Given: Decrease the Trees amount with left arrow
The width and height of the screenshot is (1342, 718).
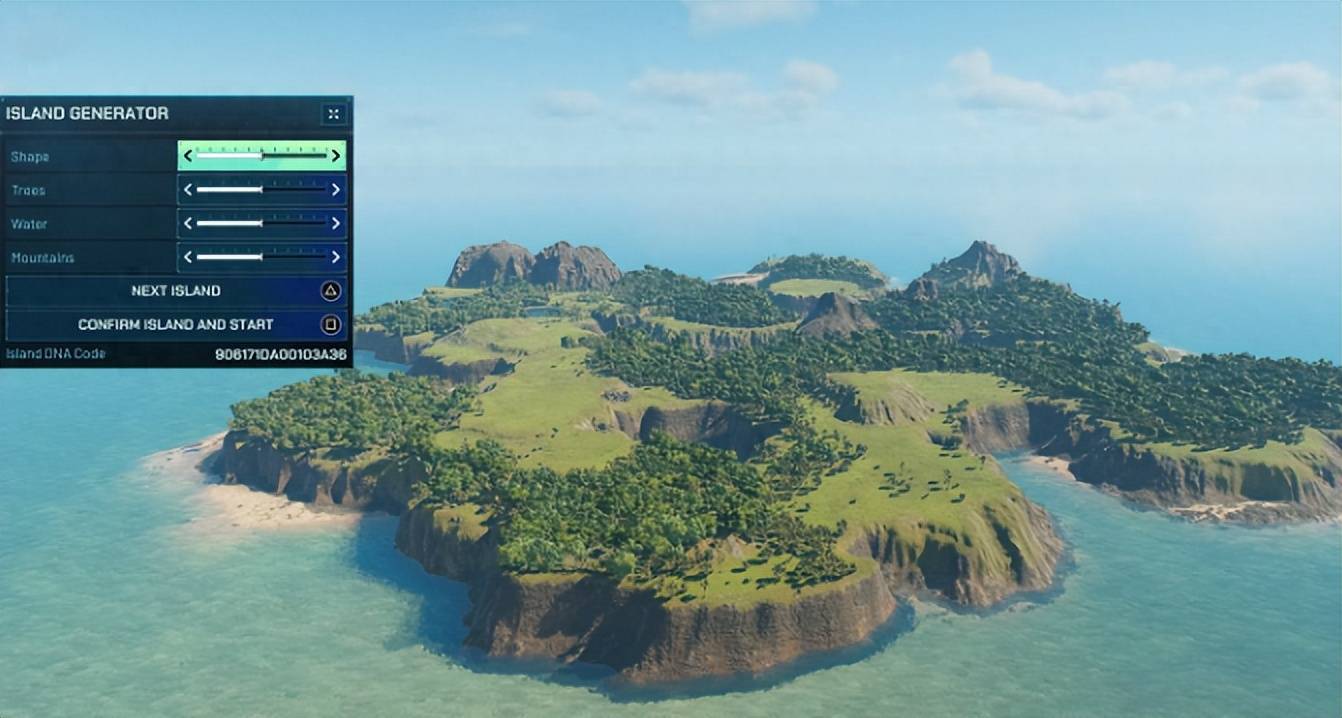Looking at the screenshot, I should pos(188,190).
